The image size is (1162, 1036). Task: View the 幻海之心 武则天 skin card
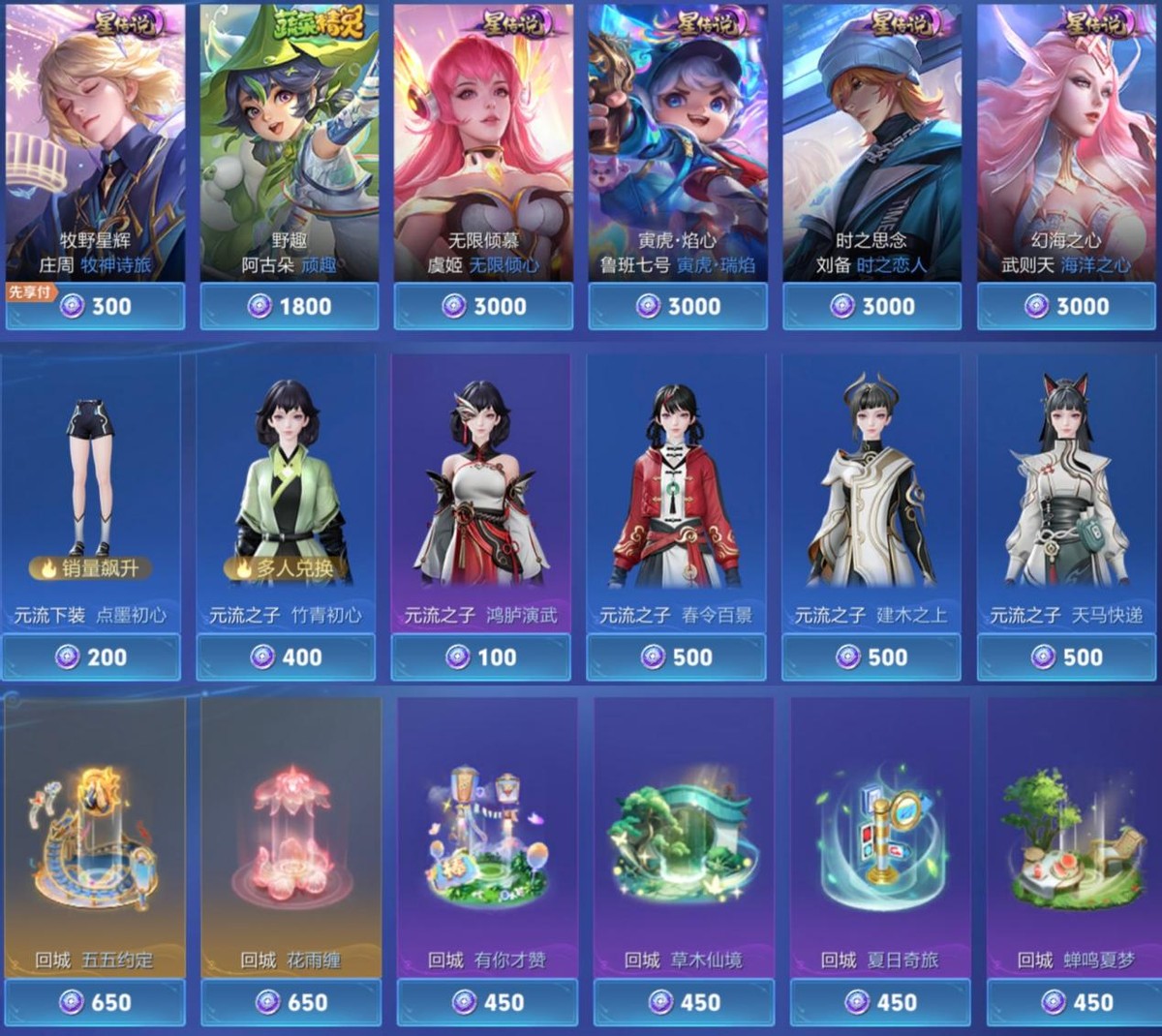(1065, 145)
